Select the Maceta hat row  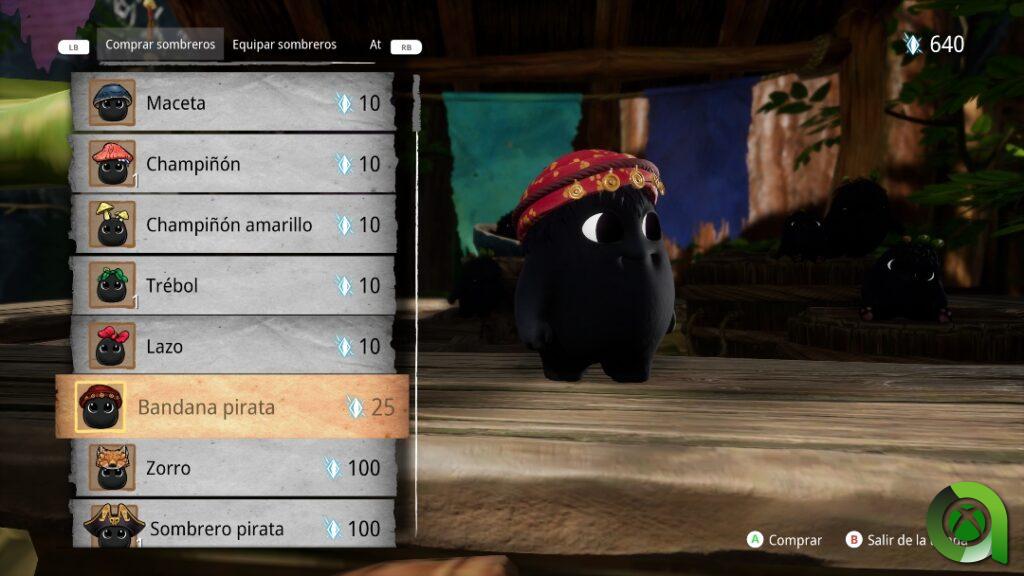pos(233,103)
